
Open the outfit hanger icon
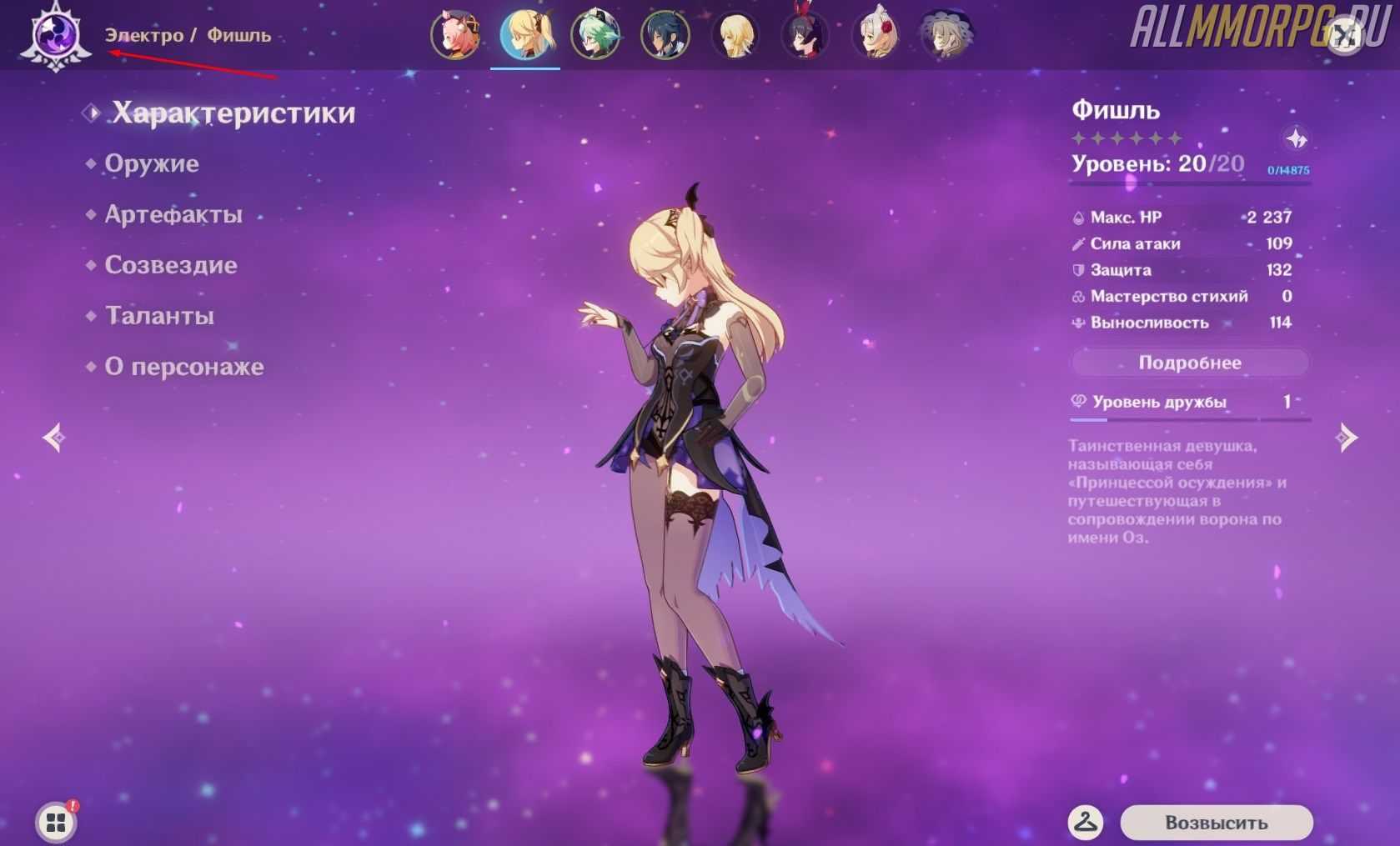tap(1086, 823)
